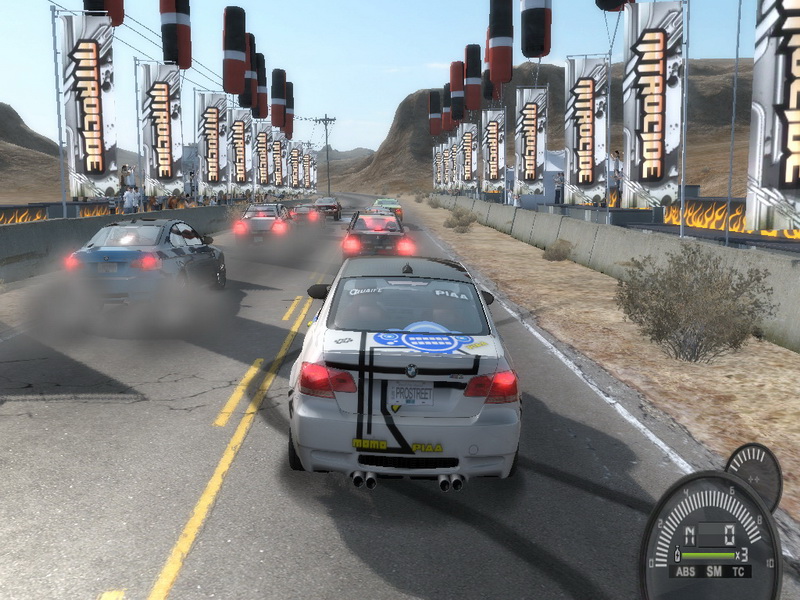Toggle the TC traction control indicator
The image size is (800, 600).
[x=739, y=571]
